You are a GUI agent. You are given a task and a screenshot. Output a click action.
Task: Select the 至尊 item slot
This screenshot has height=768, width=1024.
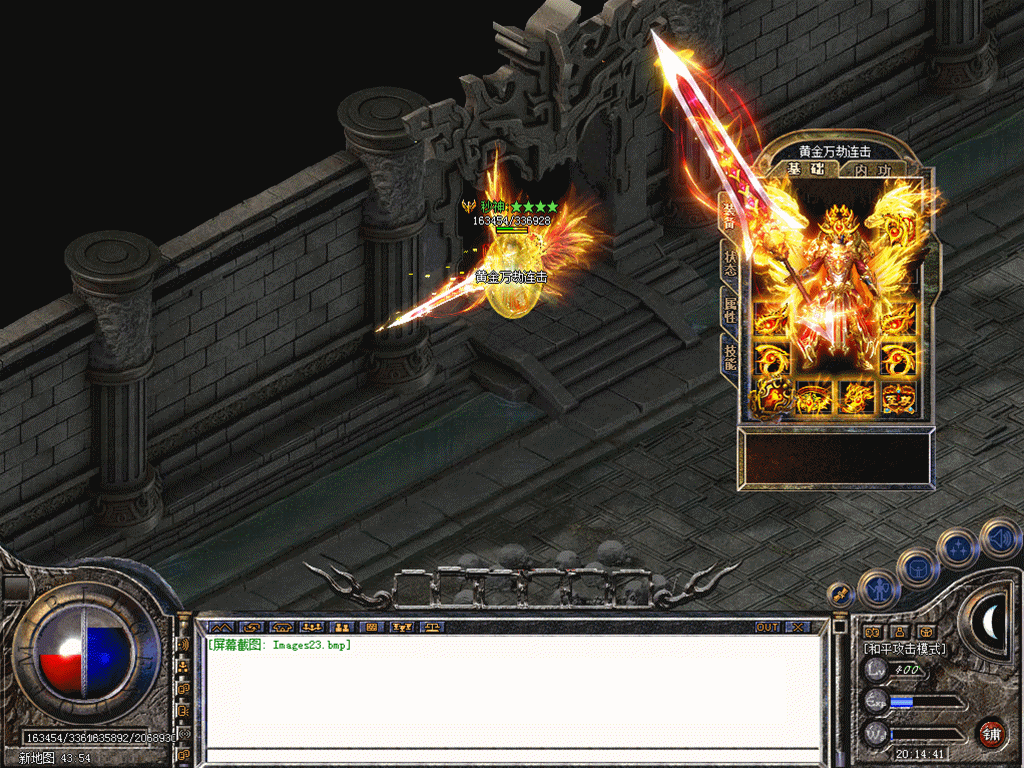coord(897,396)
